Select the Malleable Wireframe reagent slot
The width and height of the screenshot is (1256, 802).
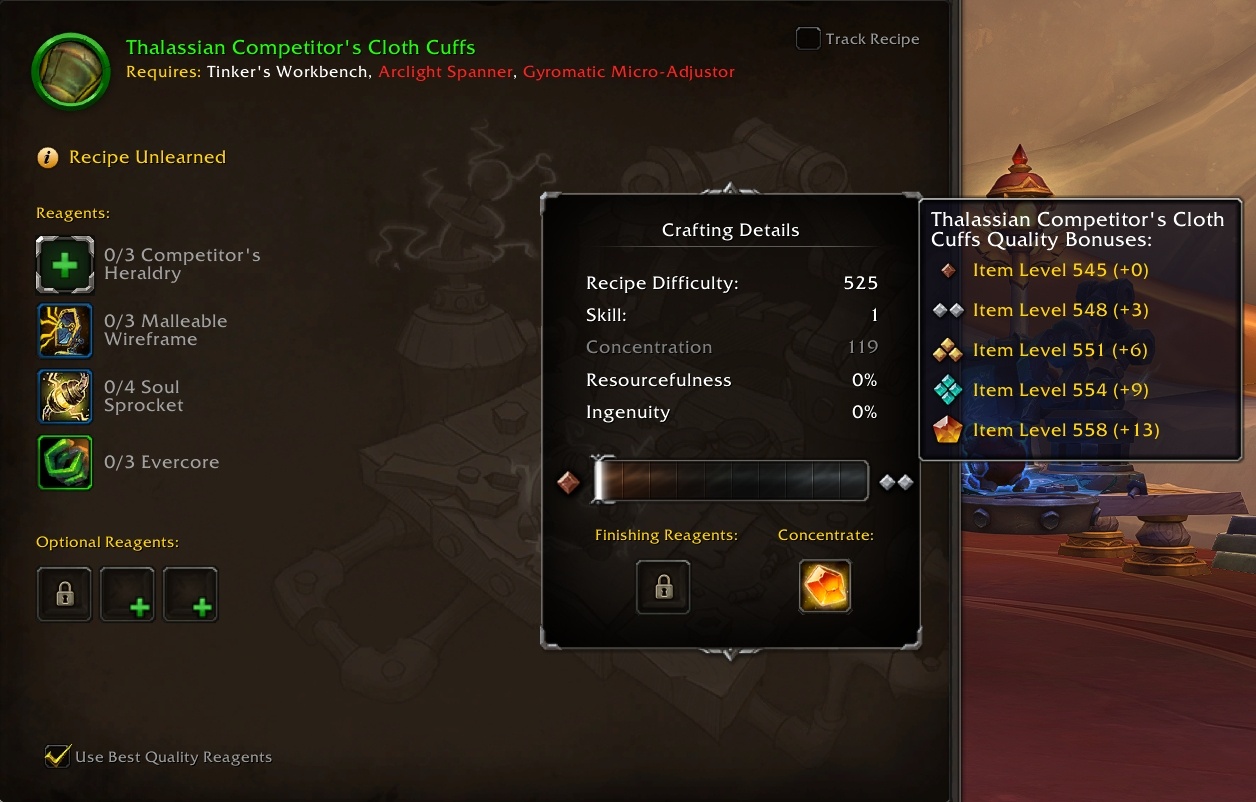point(65,330)
